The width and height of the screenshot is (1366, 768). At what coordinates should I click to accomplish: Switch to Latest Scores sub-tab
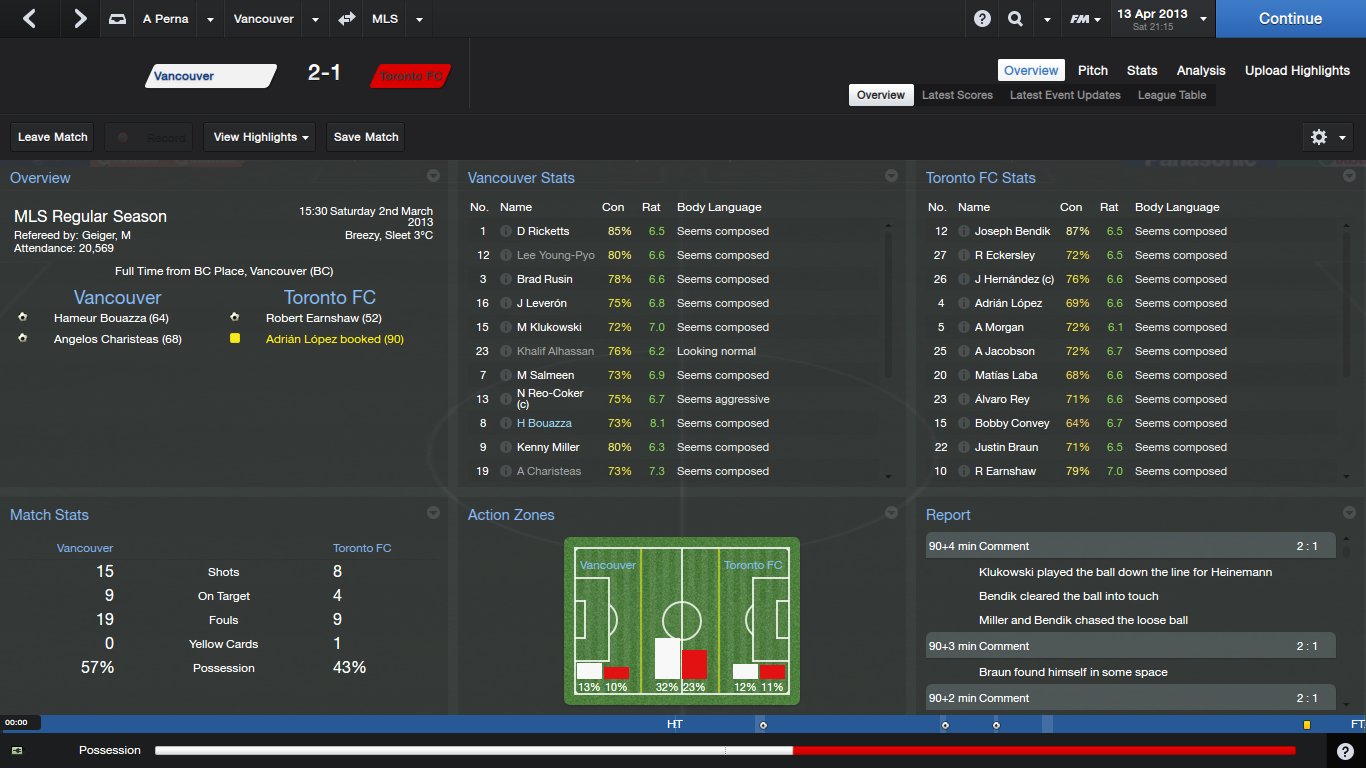[957, 95]
